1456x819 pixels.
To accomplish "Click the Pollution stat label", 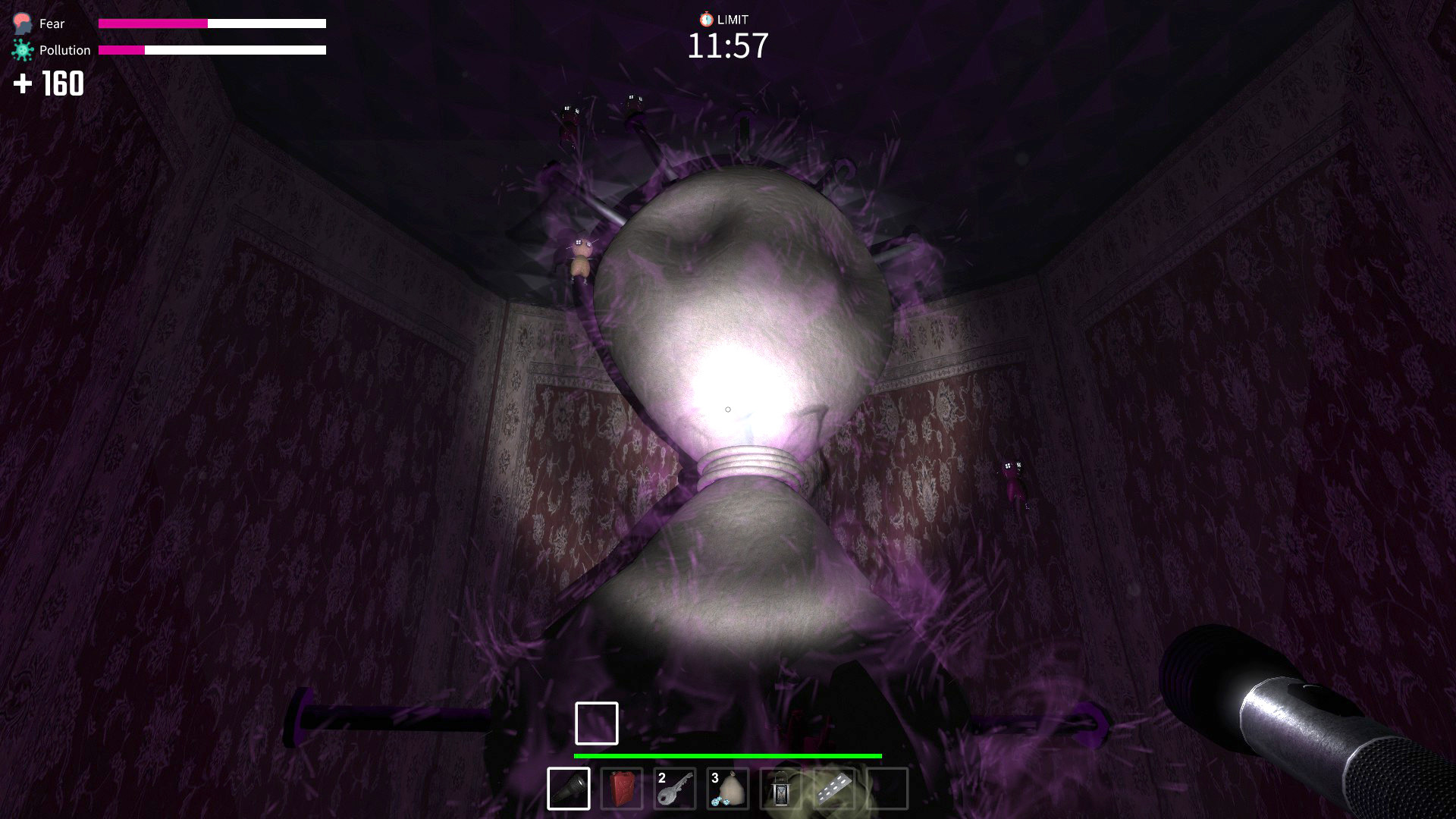I will pyautogui.click(x=64, y=49).
